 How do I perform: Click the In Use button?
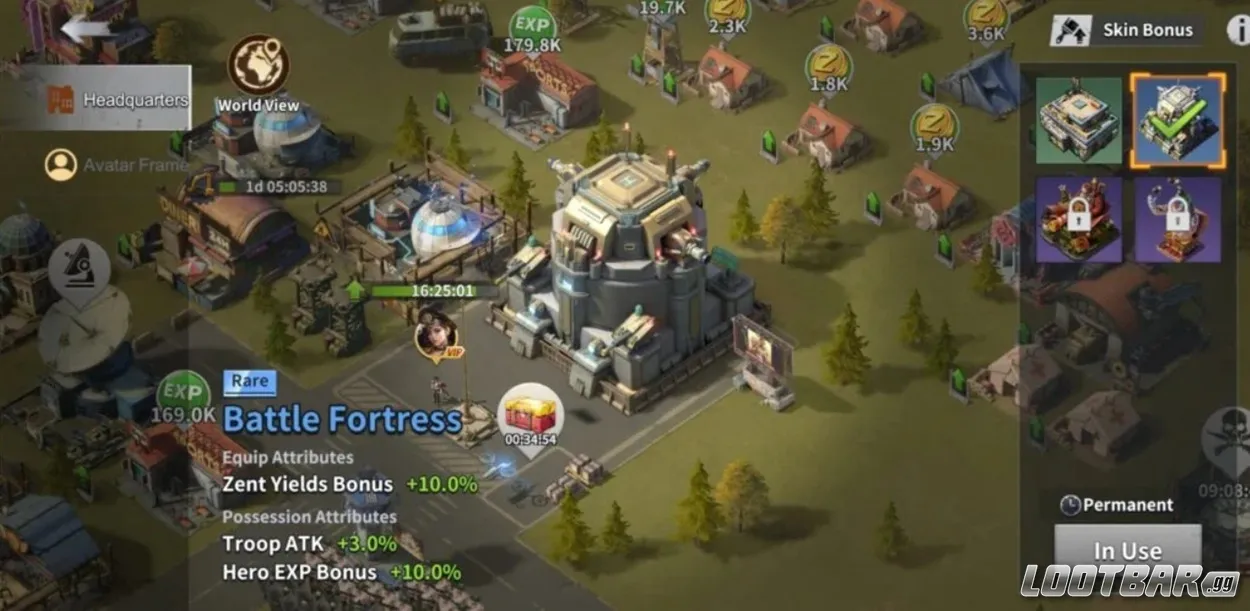click(x=1127, y=550)
